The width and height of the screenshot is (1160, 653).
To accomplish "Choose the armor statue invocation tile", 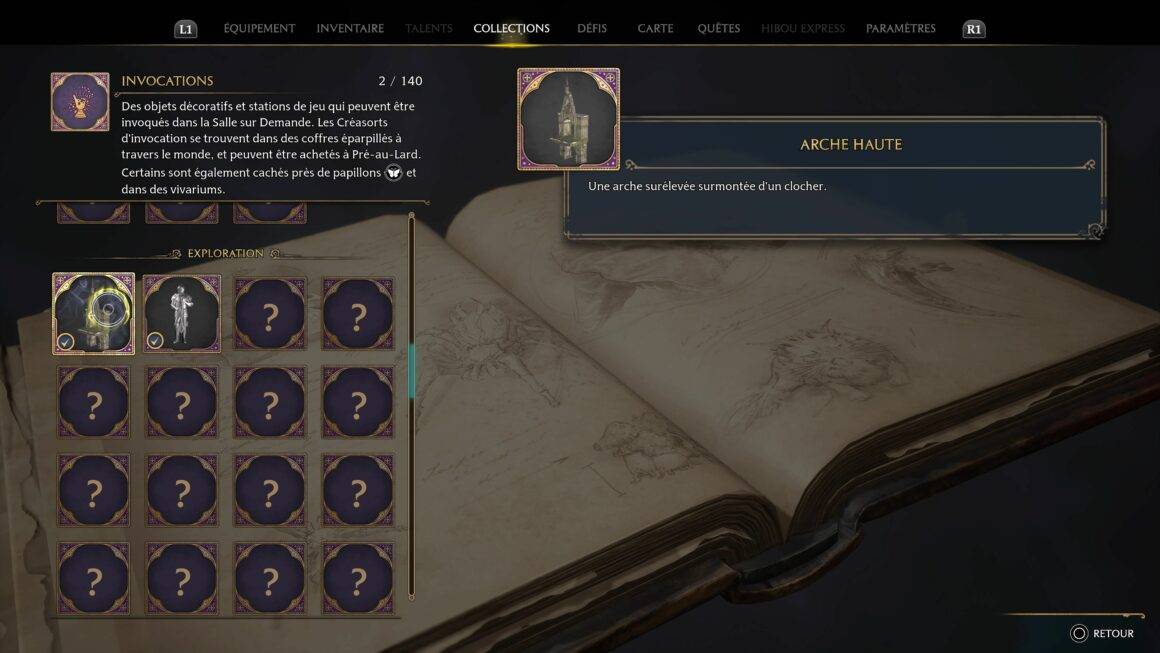I will coord(182,314).
